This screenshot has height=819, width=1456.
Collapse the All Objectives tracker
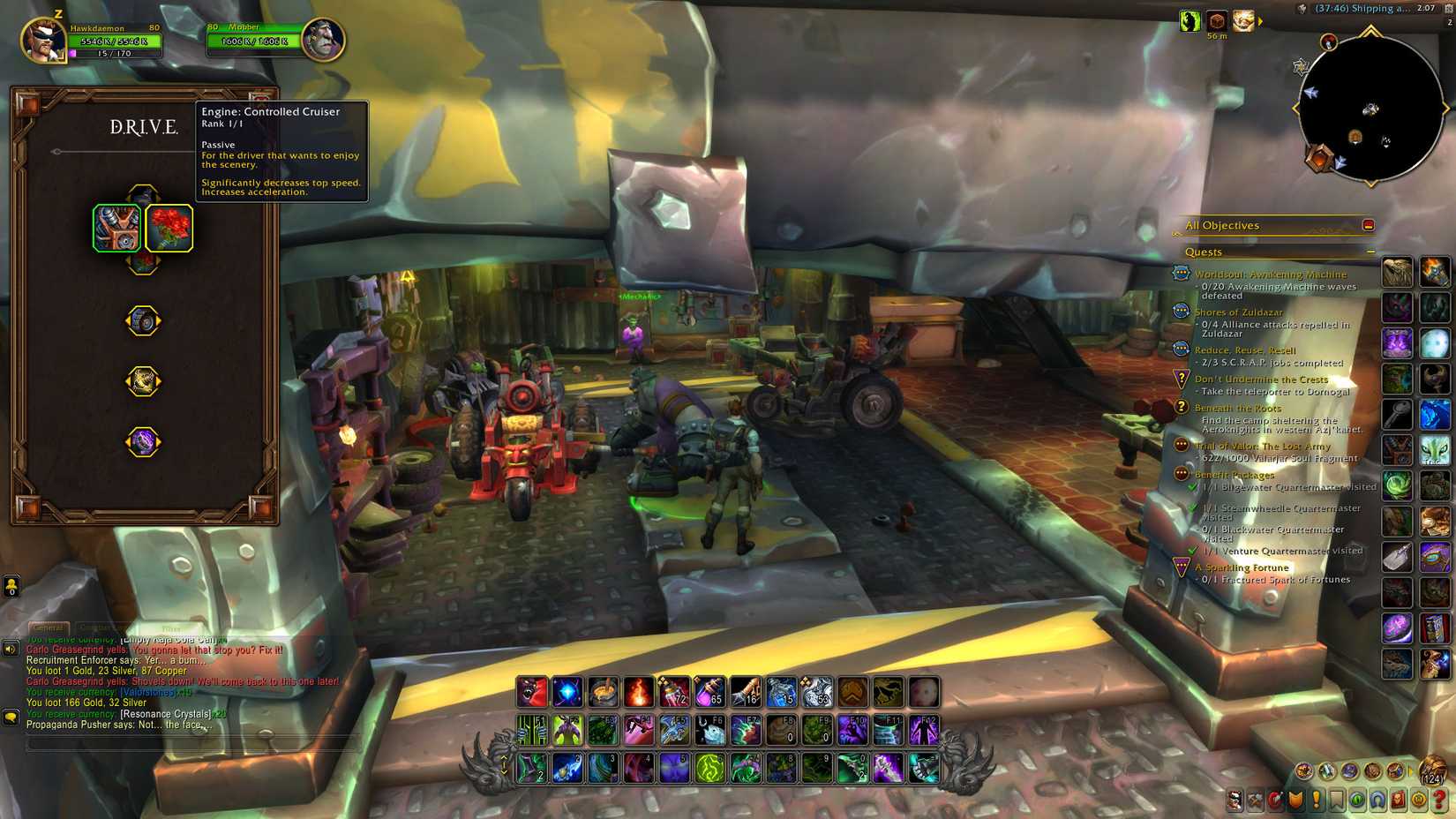coord(1370,225)
